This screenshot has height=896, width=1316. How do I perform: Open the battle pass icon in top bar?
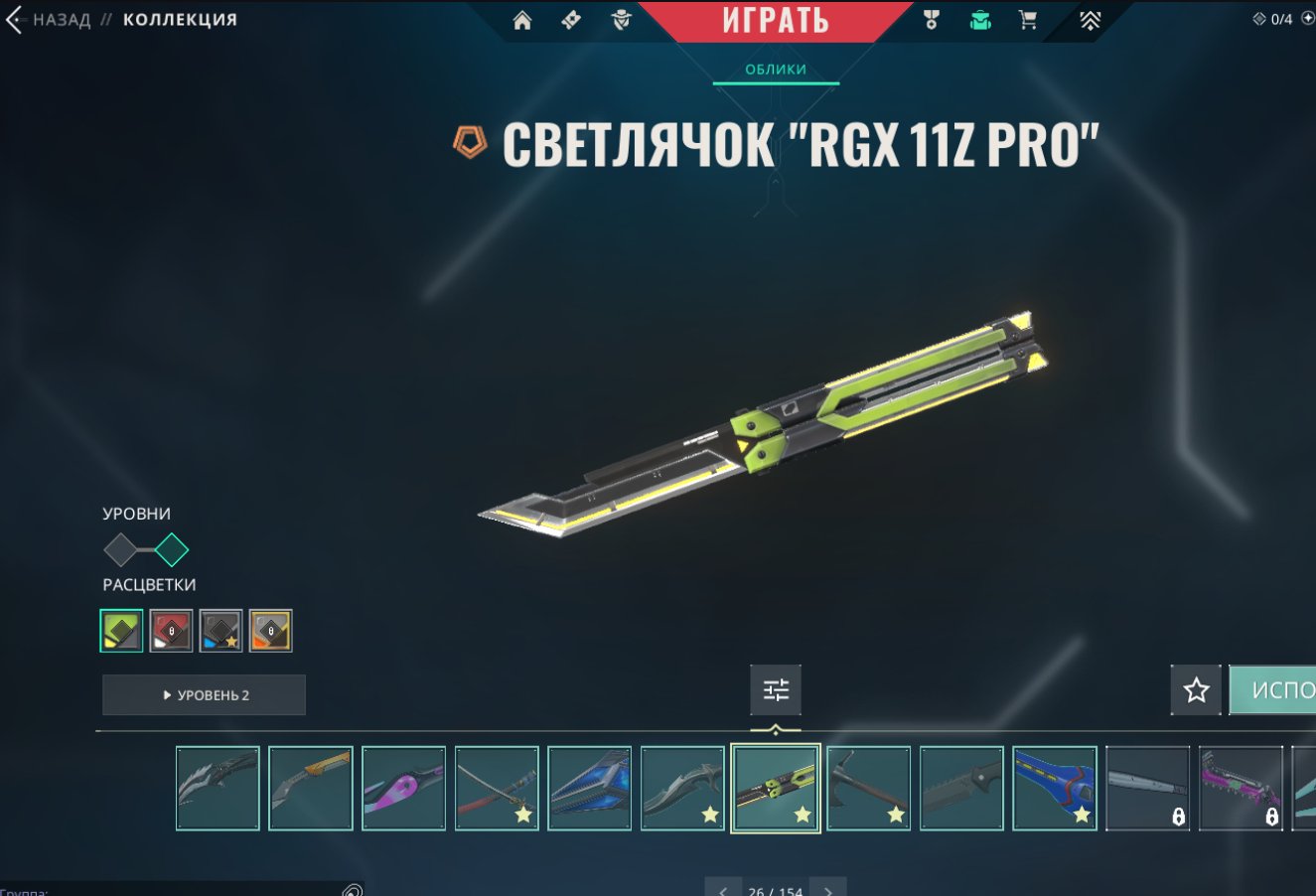pyautogui.click(x=571, y=19)
